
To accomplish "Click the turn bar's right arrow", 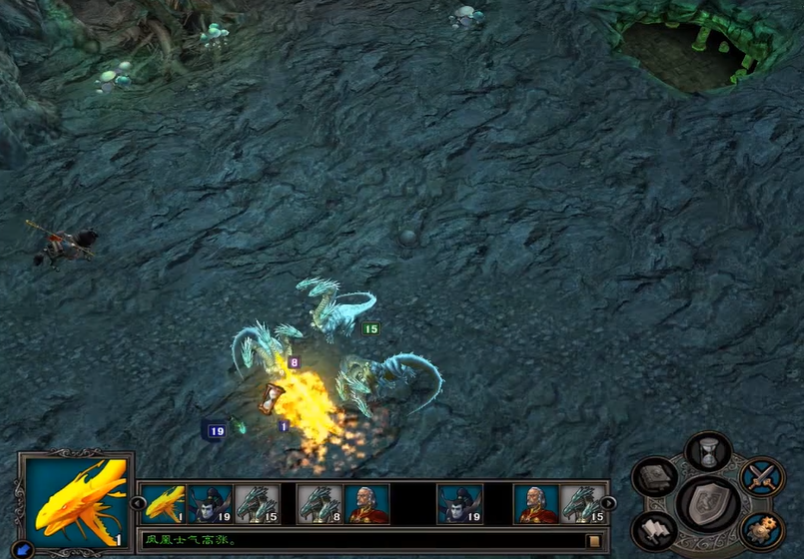I will pyautogui.click(x=609, y=504).
